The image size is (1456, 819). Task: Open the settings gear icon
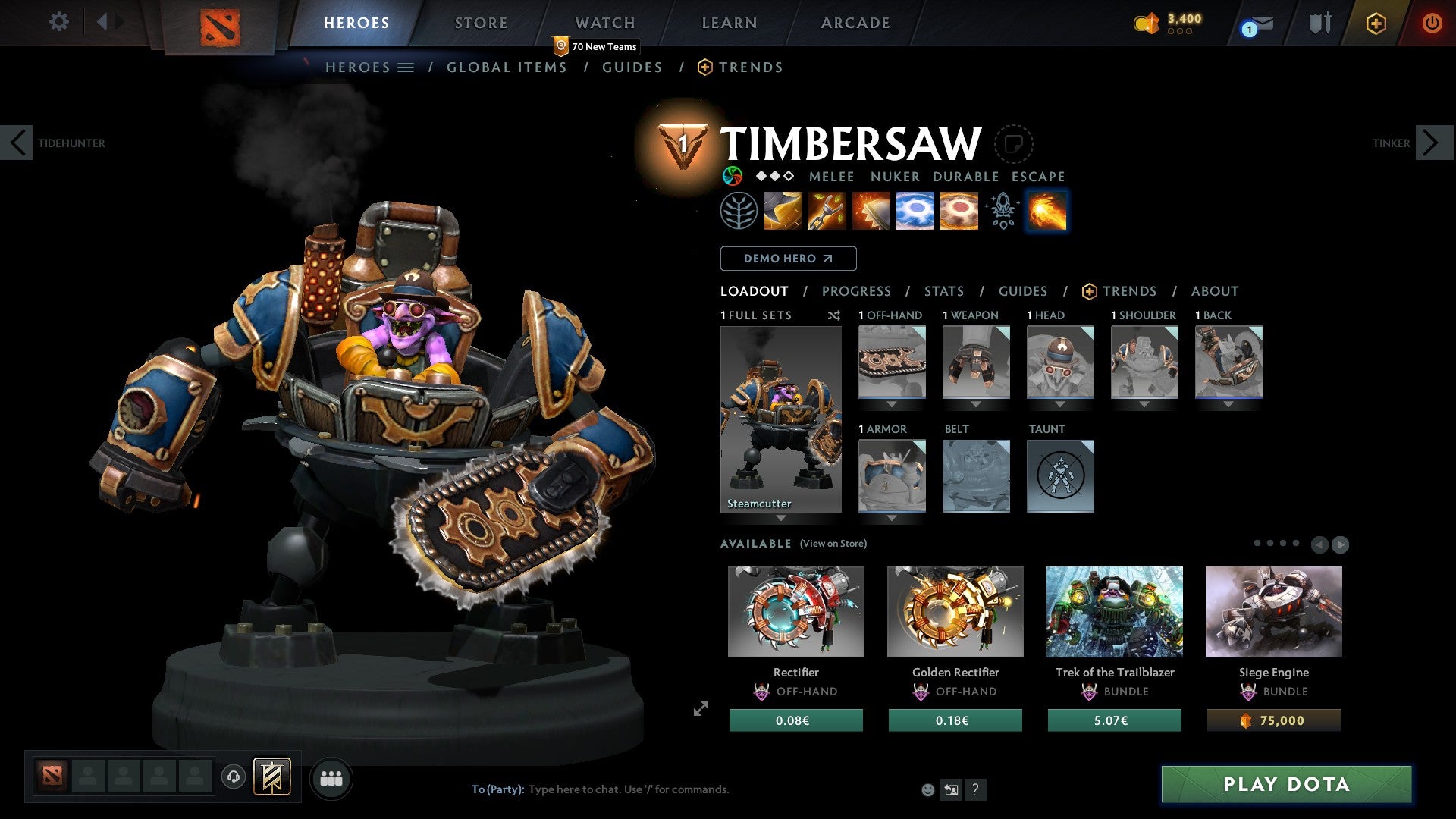point(58,22)
